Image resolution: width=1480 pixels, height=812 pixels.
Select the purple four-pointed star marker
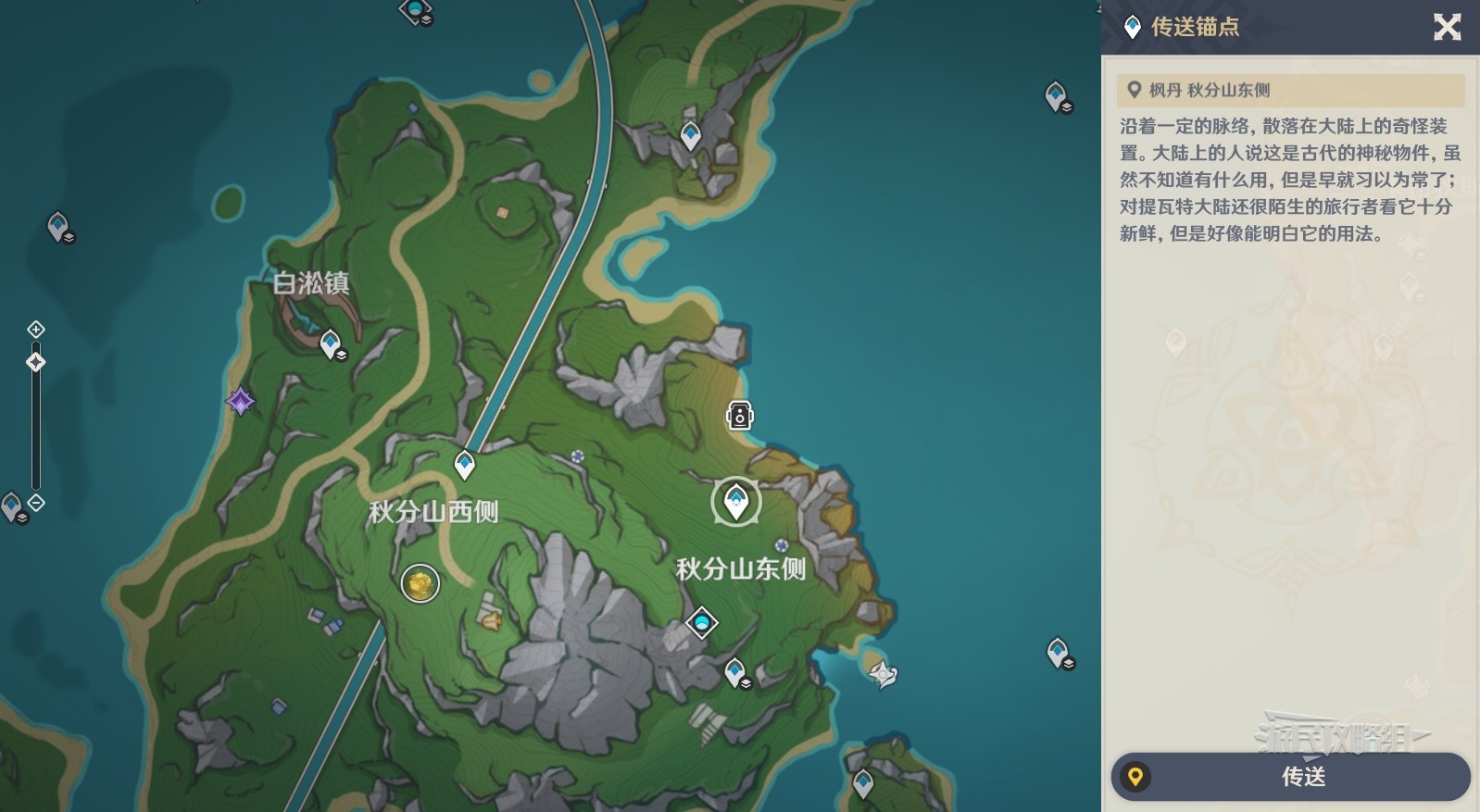point(241,401)
